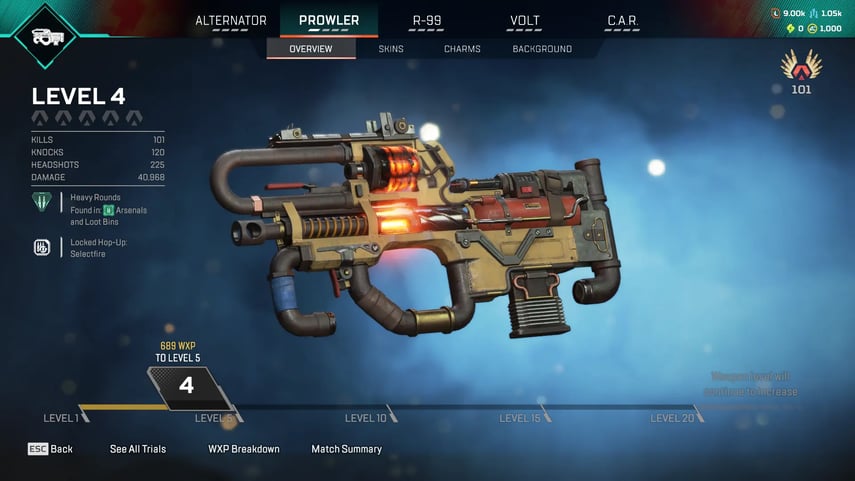Viewport: 855px width, 481px height.
Task: Switch to the Alternator weapon tab
Action: (231, 21)
